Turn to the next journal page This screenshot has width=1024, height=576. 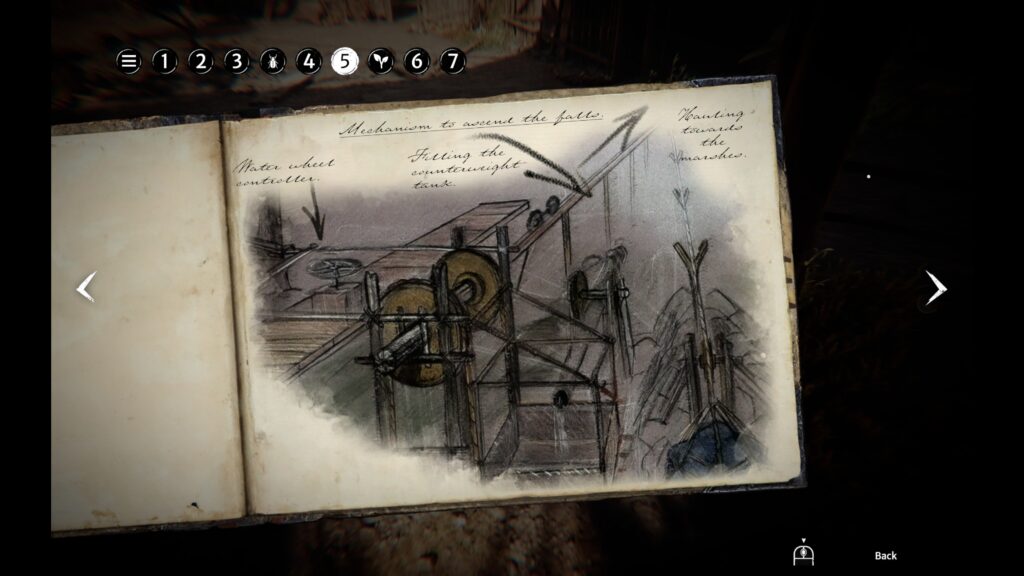tap(935, 288)
